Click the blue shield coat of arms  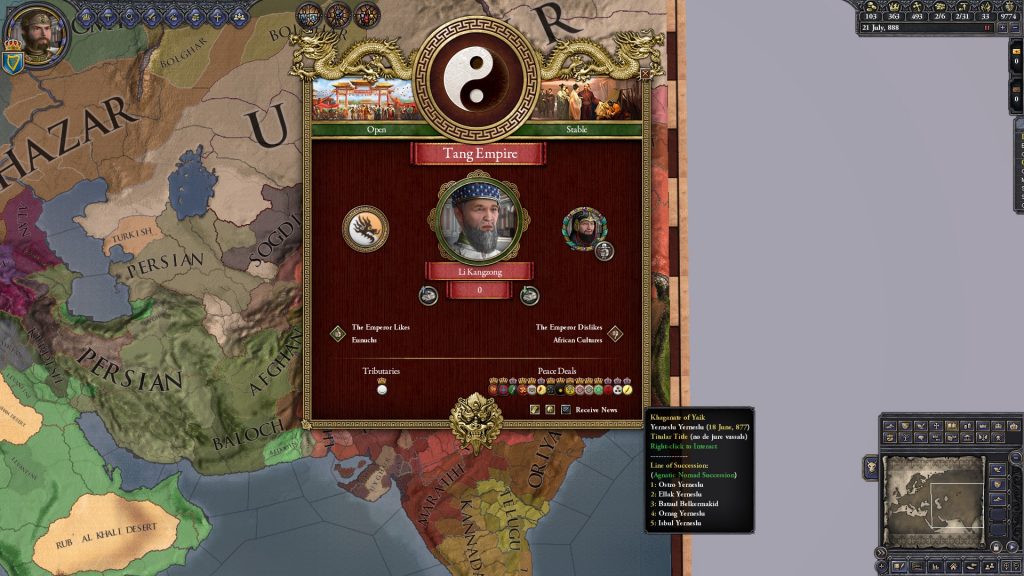13,63
